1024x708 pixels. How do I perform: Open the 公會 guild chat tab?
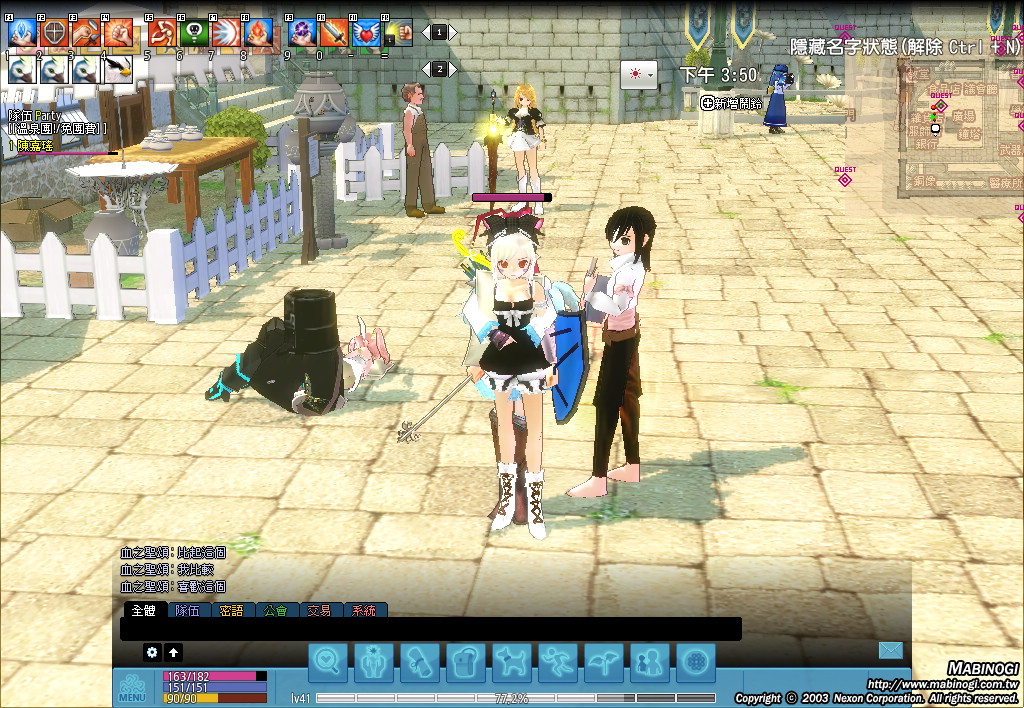[275, 610]
